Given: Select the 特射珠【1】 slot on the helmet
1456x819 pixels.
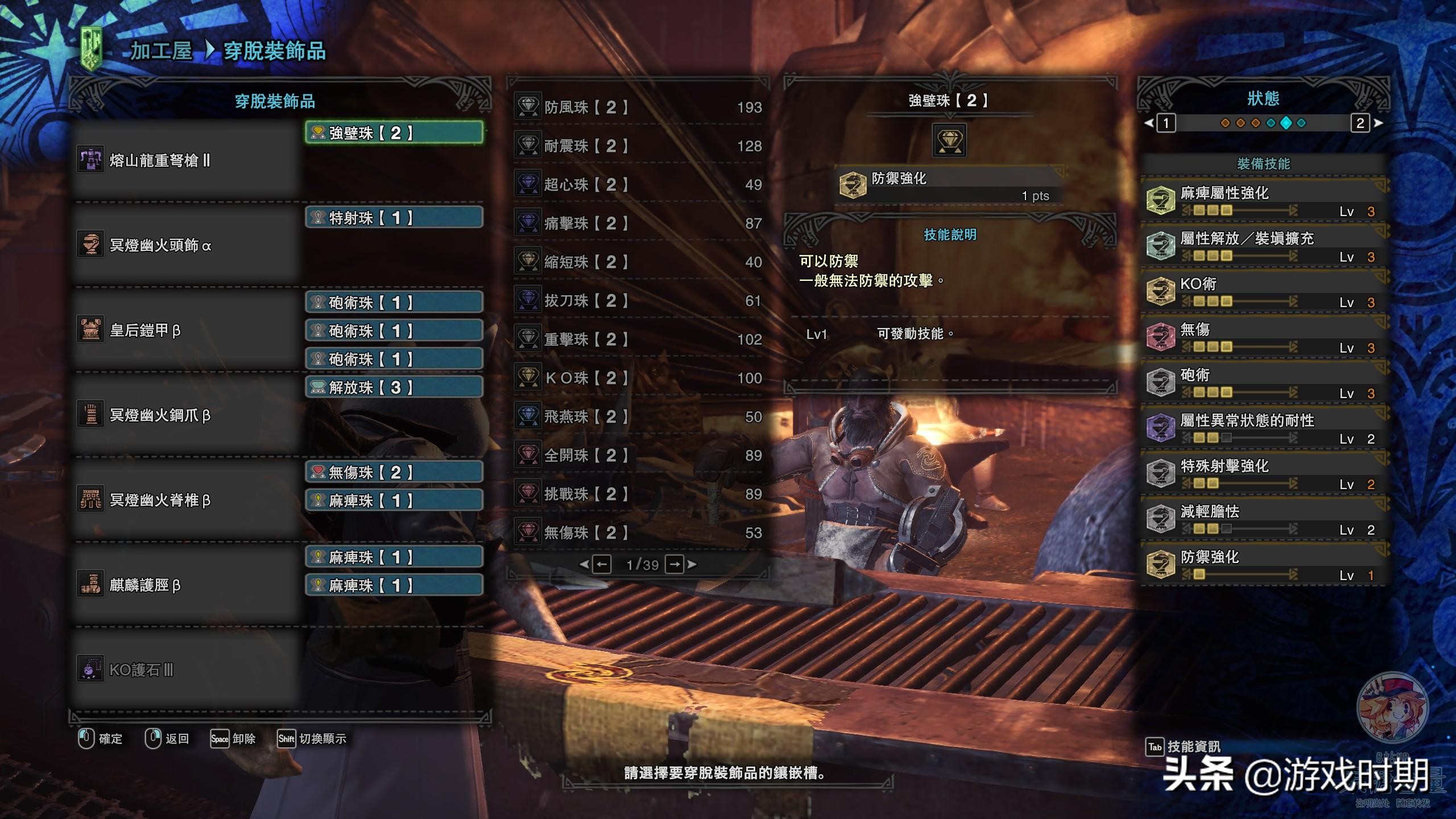Looking at the screenshot, I should pyautogui.click(x=394, y=218).
